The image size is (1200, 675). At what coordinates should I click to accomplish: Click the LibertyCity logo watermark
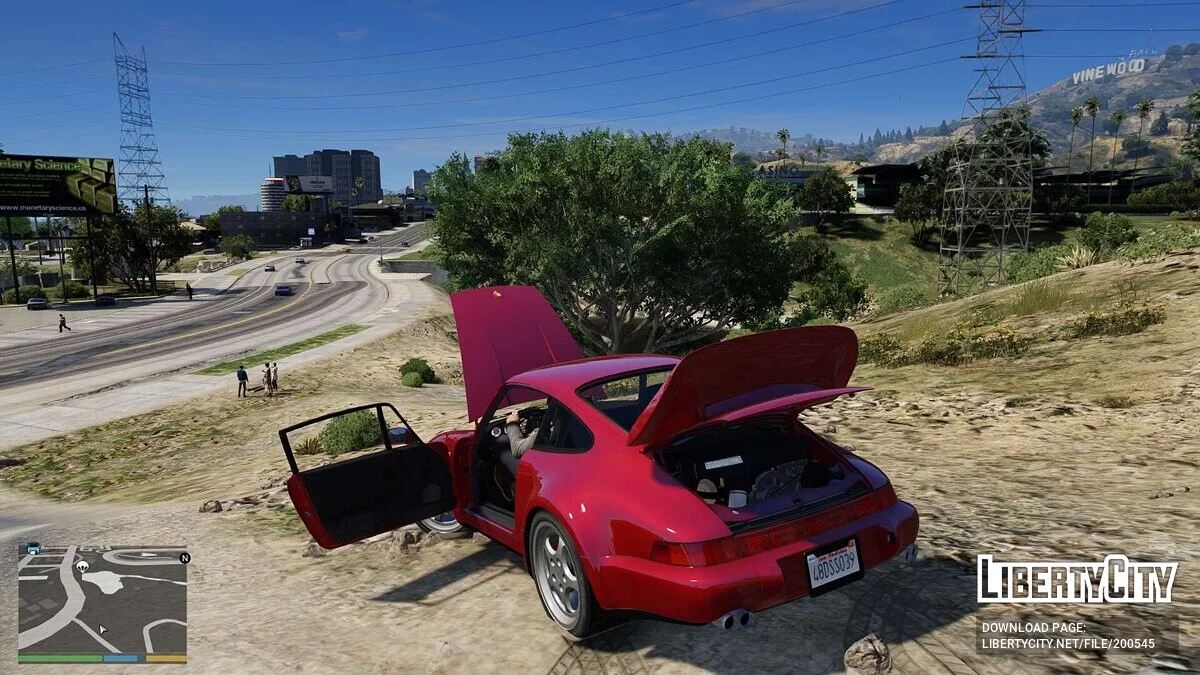click(x=1077, y=579)
